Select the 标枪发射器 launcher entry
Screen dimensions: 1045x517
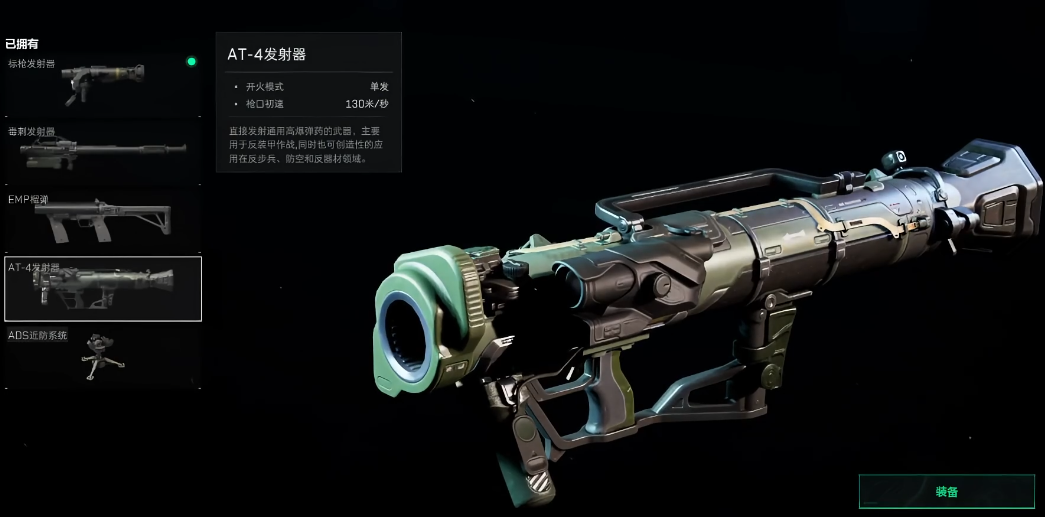pos(102,85)
